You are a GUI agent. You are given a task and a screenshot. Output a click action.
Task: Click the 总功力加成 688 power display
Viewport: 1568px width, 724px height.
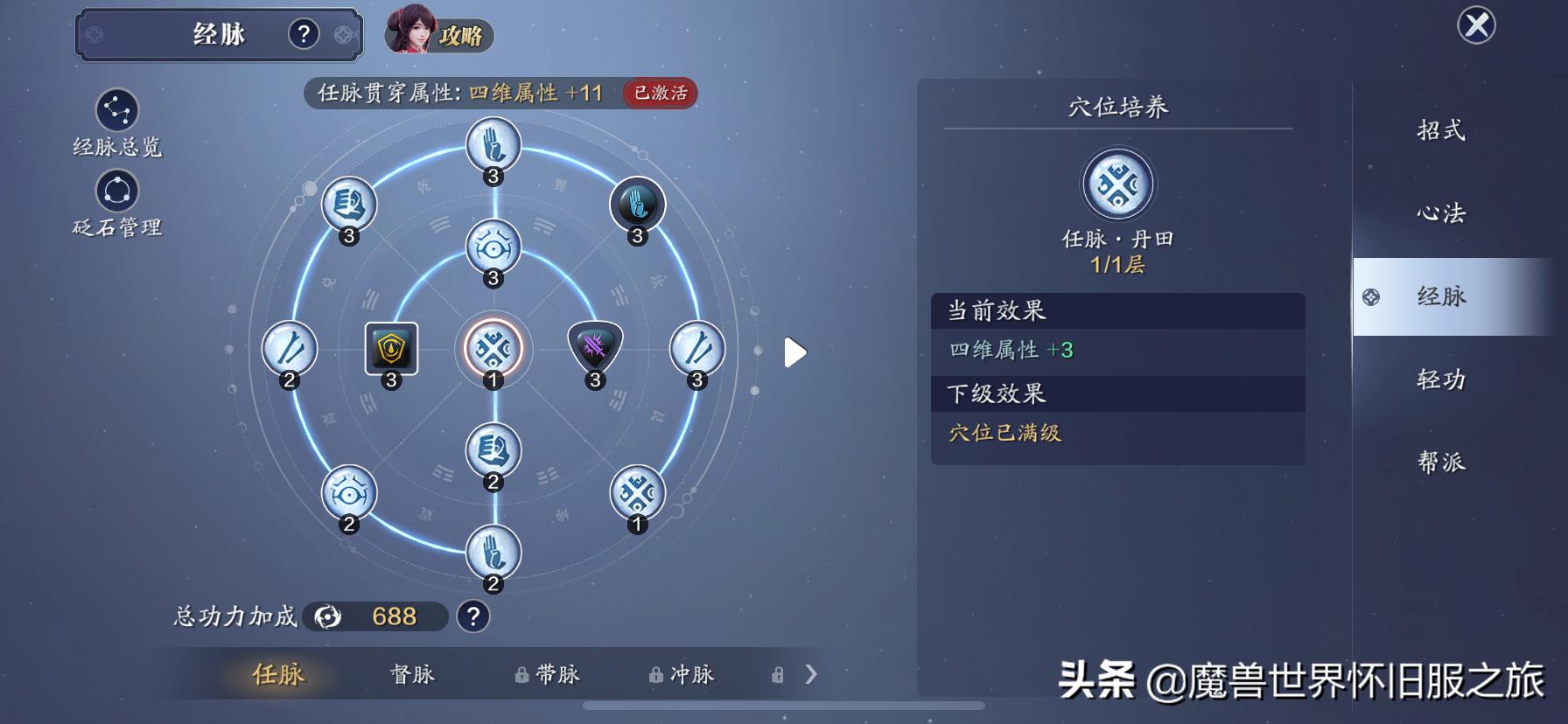378,616
